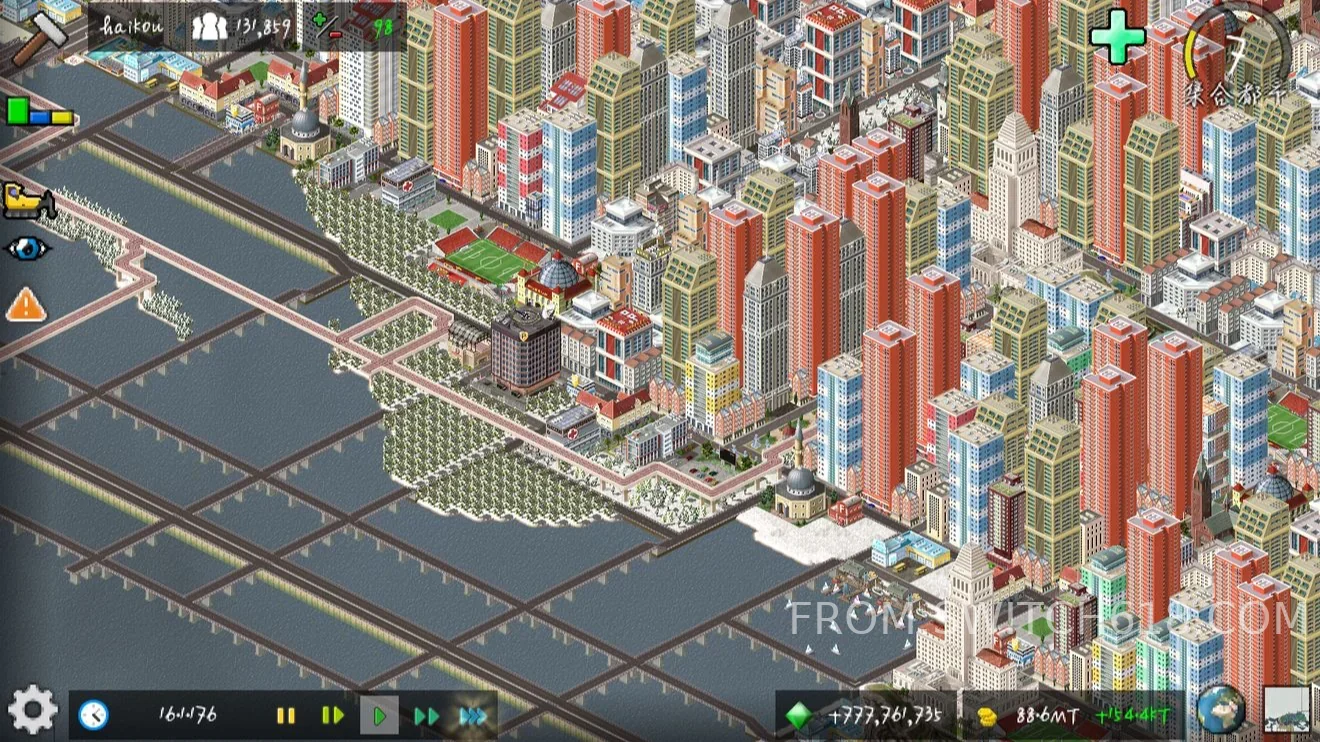
Task: Enable normal play speed
Action: coord(381,714)
